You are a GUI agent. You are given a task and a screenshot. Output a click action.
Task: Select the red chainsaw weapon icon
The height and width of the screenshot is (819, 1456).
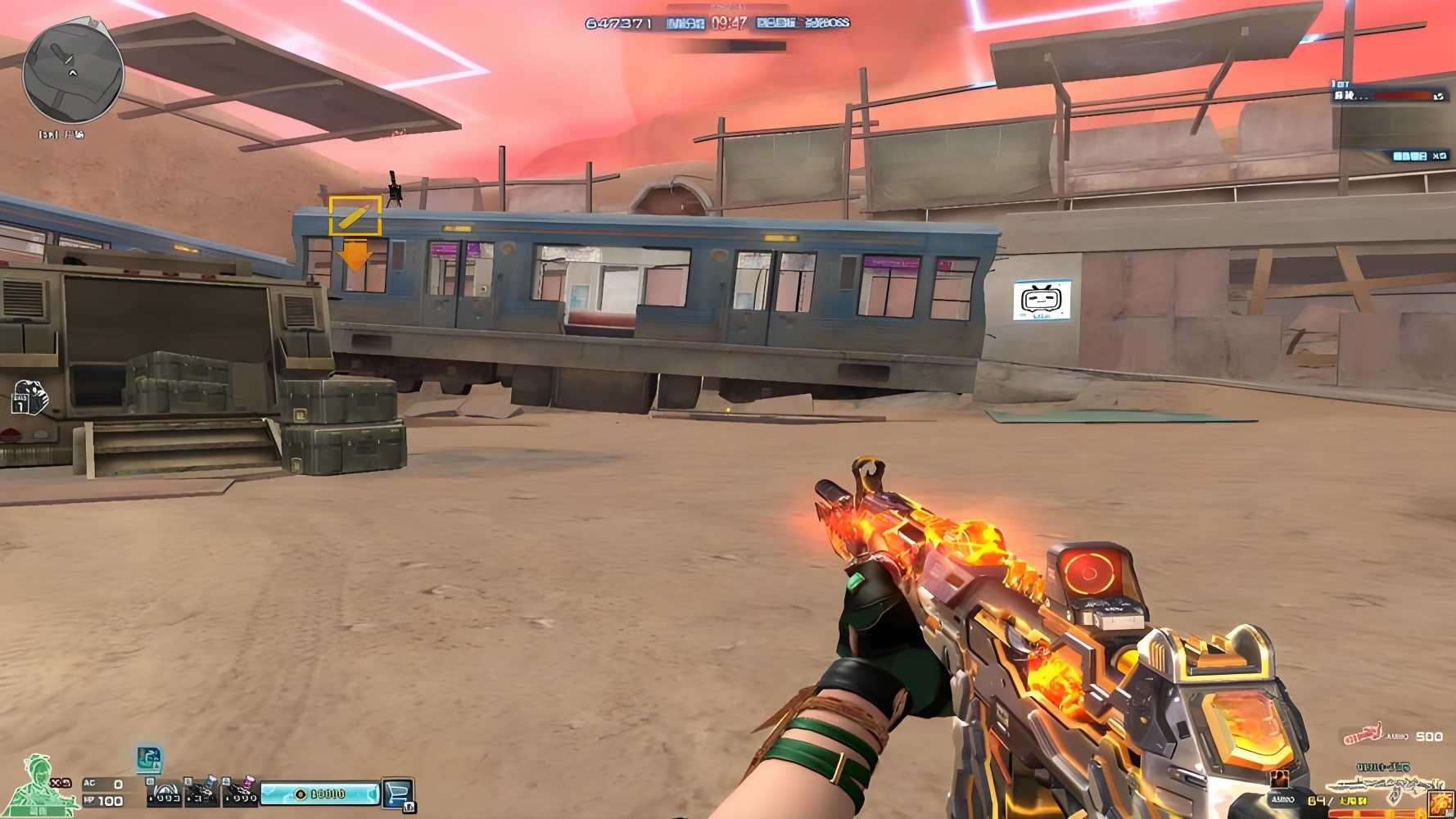point(1363,734)
